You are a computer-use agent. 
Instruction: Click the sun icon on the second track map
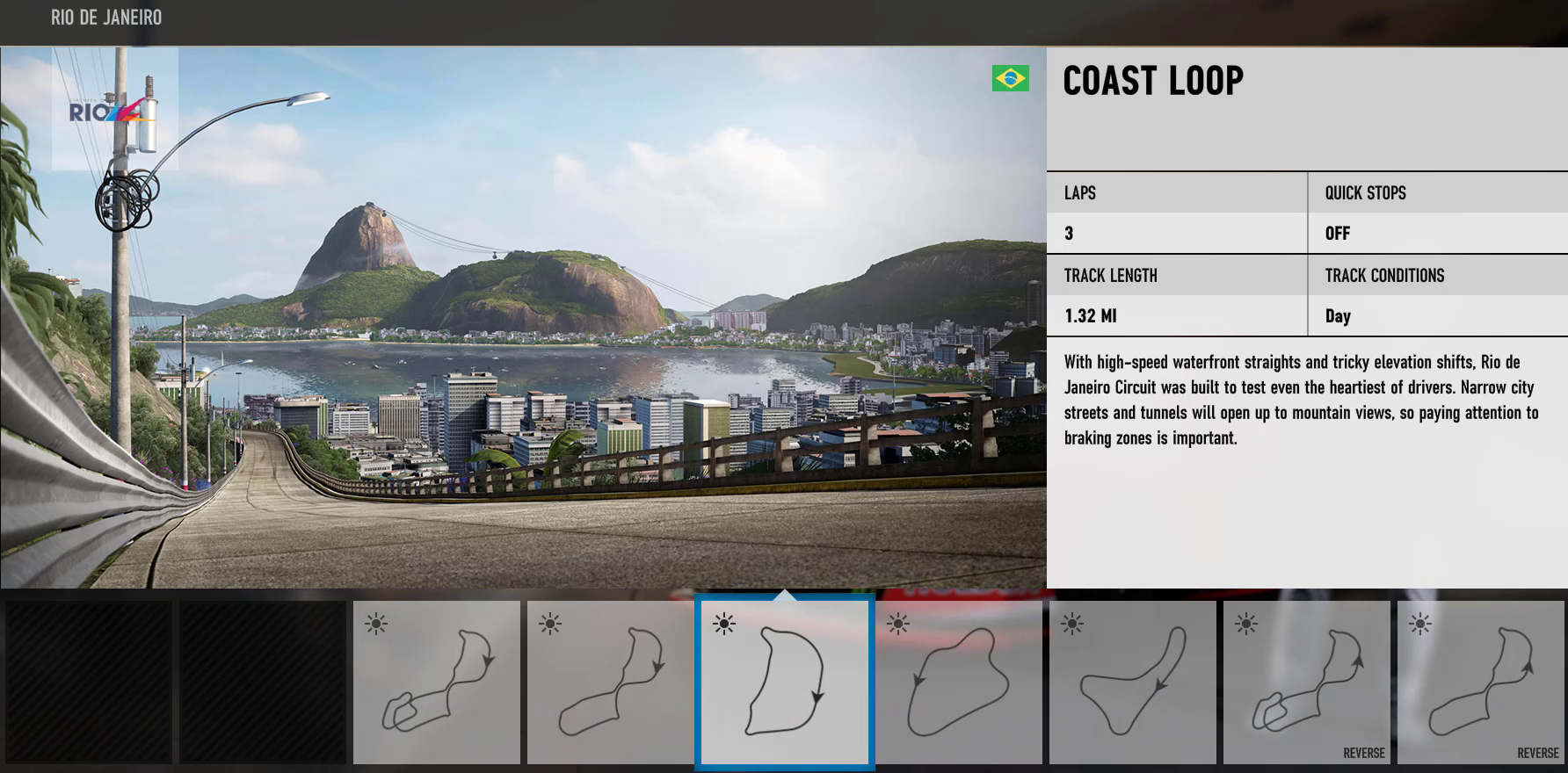(551, 625)
